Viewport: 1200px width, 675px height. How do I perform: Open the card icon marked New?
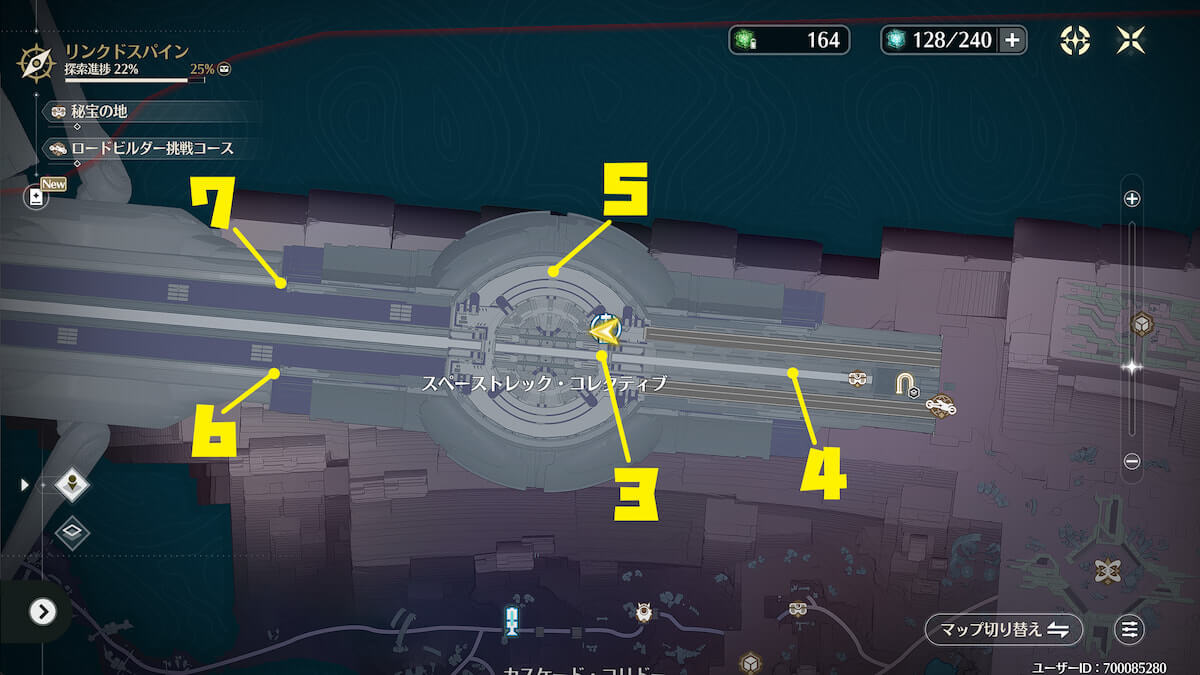37,197
